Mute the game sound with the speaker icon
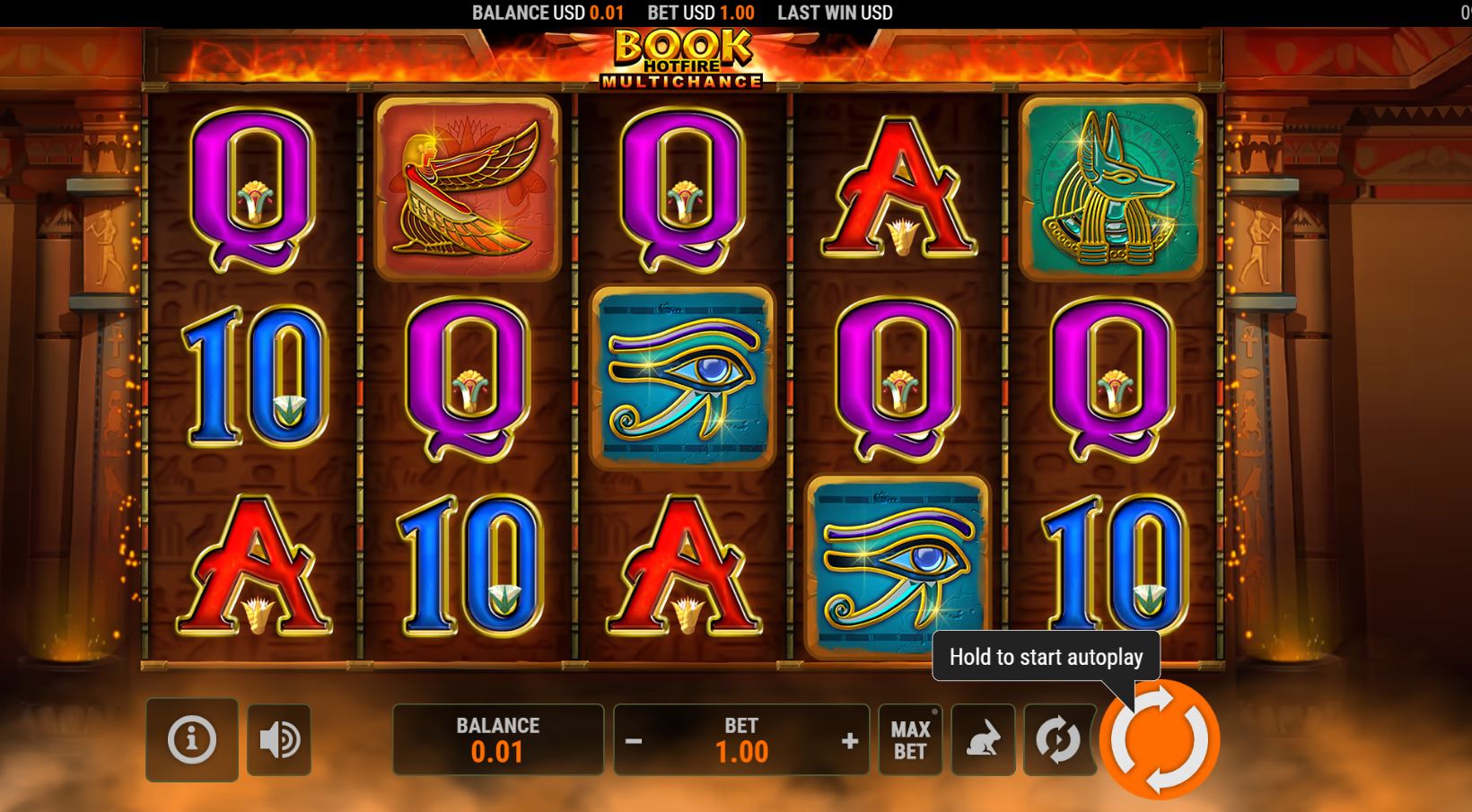 (x=278, y=739)
